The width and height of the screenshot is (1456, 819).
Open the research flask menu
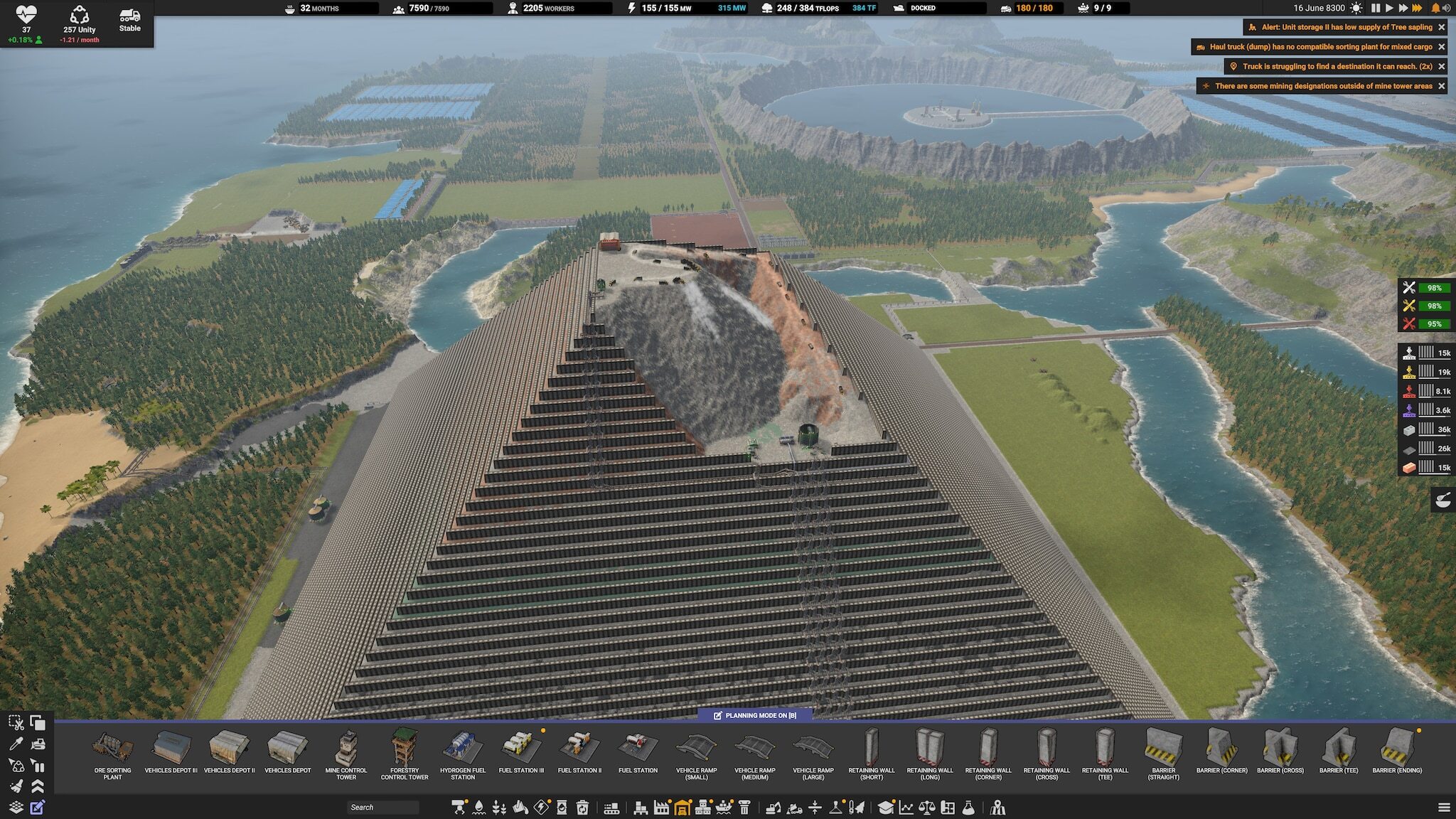pos(968,808)
